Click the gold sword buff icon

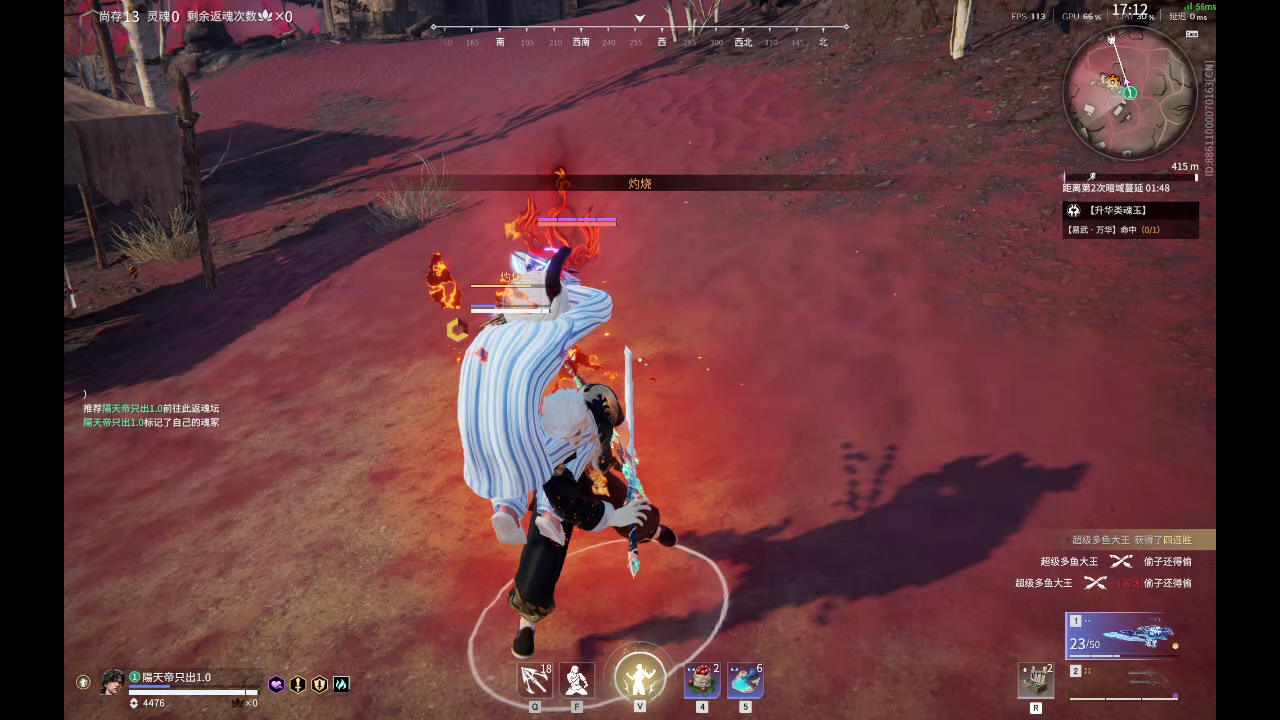(297, 684)
